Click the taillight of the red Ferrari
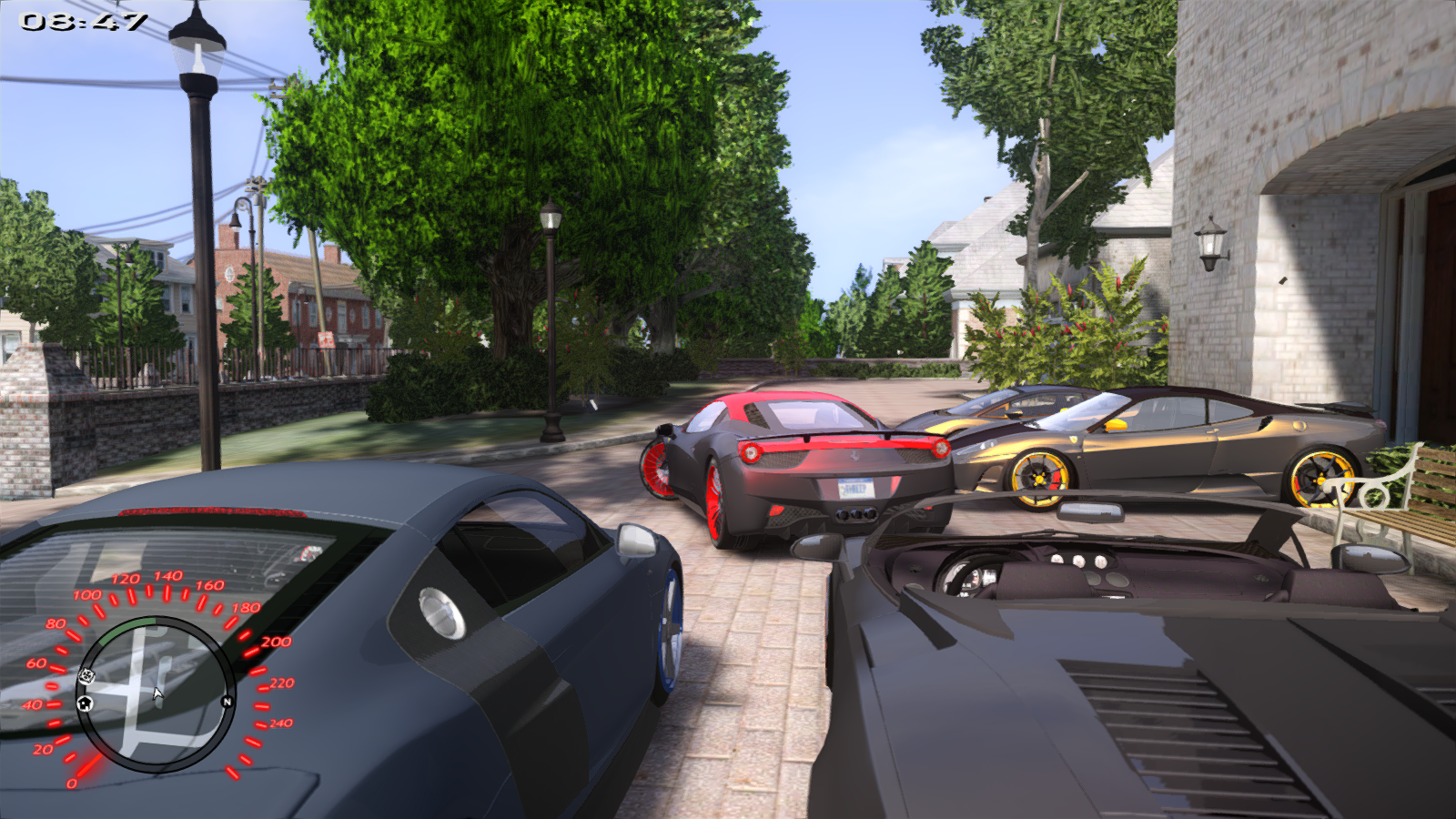 click(x=751, y=452)
